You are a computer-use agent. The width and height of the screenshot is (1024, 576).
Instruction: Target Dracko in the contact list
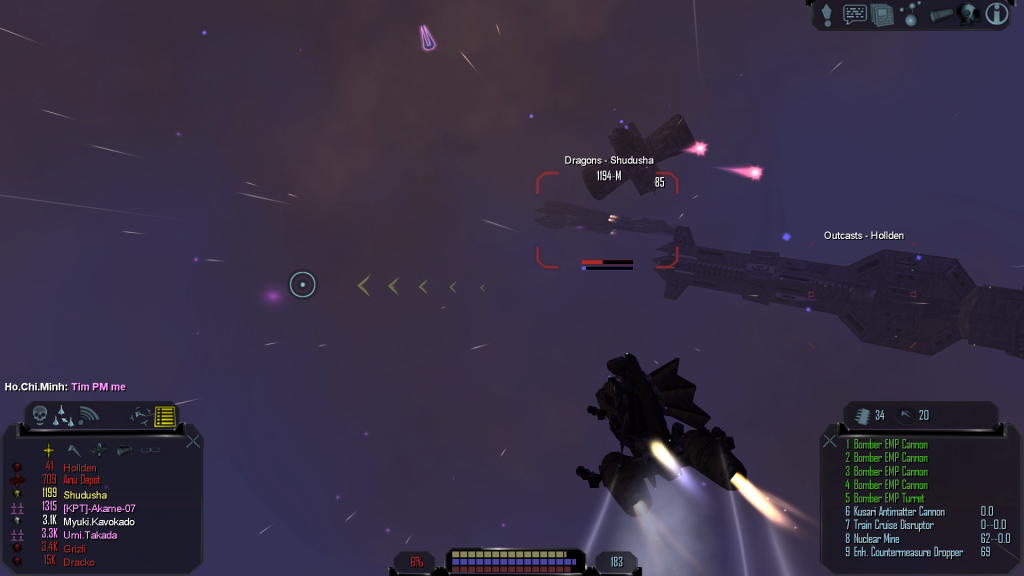pos(80,562)
